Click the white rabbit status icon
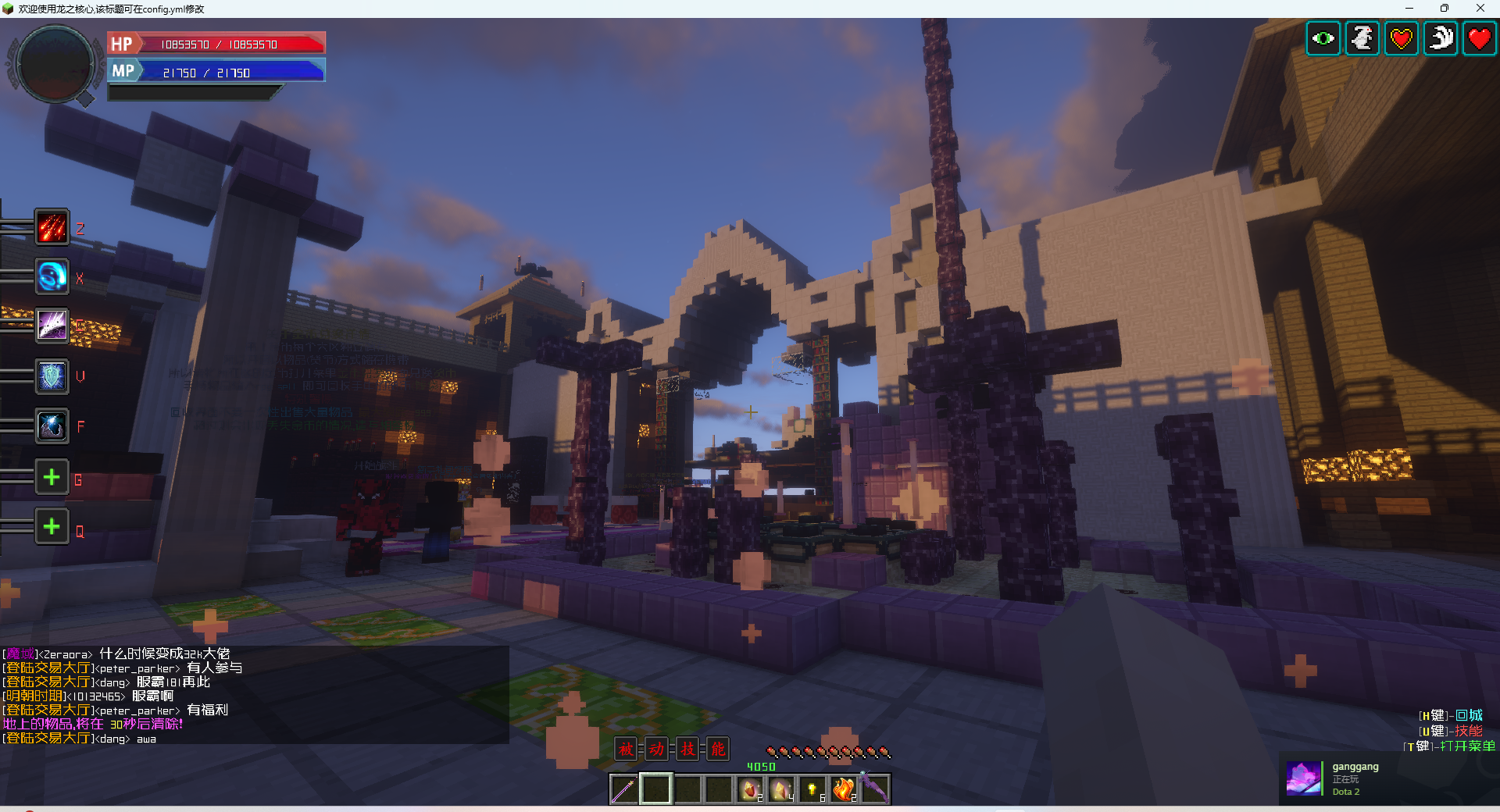1500x812 pixels. click(1362, 38)
